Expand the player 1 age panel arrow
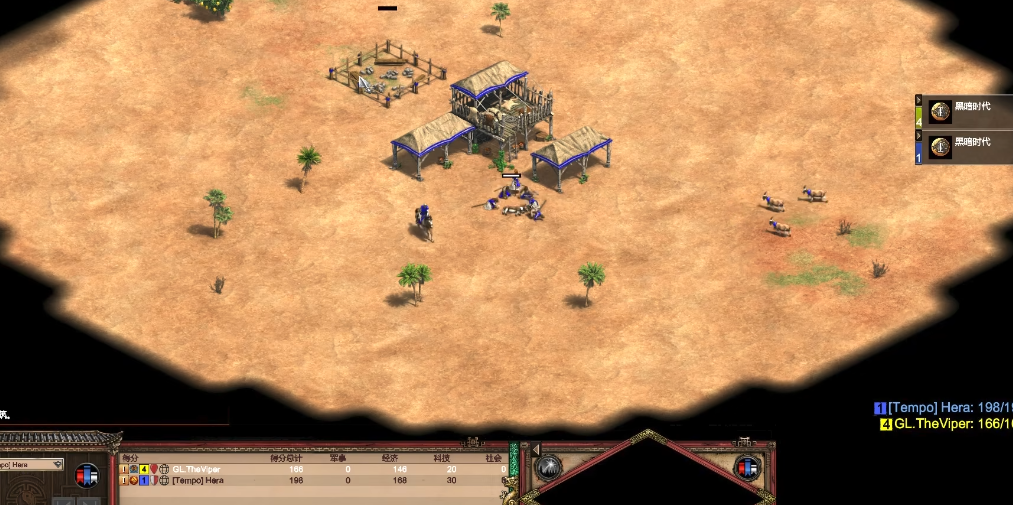Screen dimensions: 1013x505 [919, 136]
